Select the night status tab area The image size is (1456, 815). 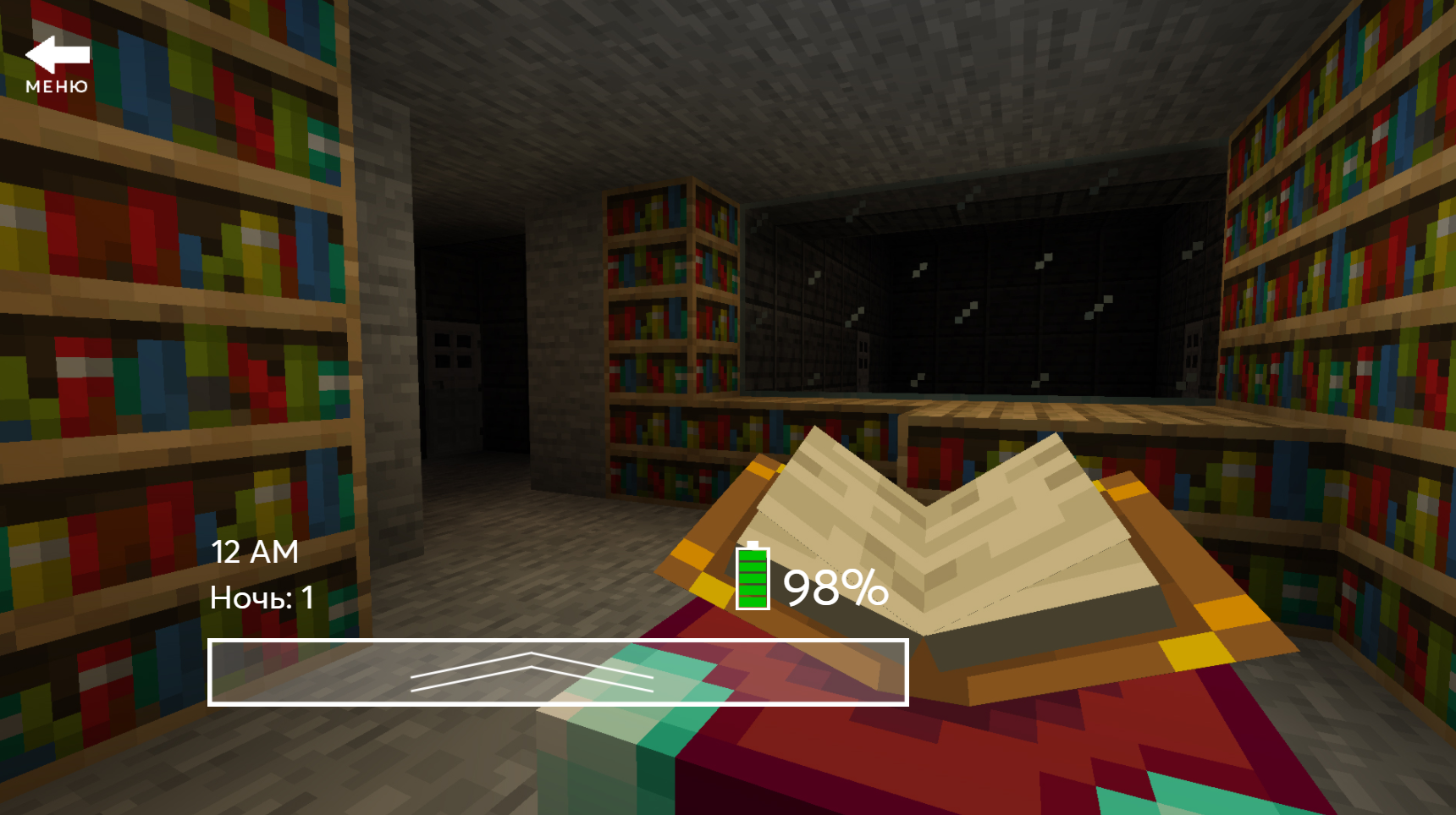click(x=261, y=597)
